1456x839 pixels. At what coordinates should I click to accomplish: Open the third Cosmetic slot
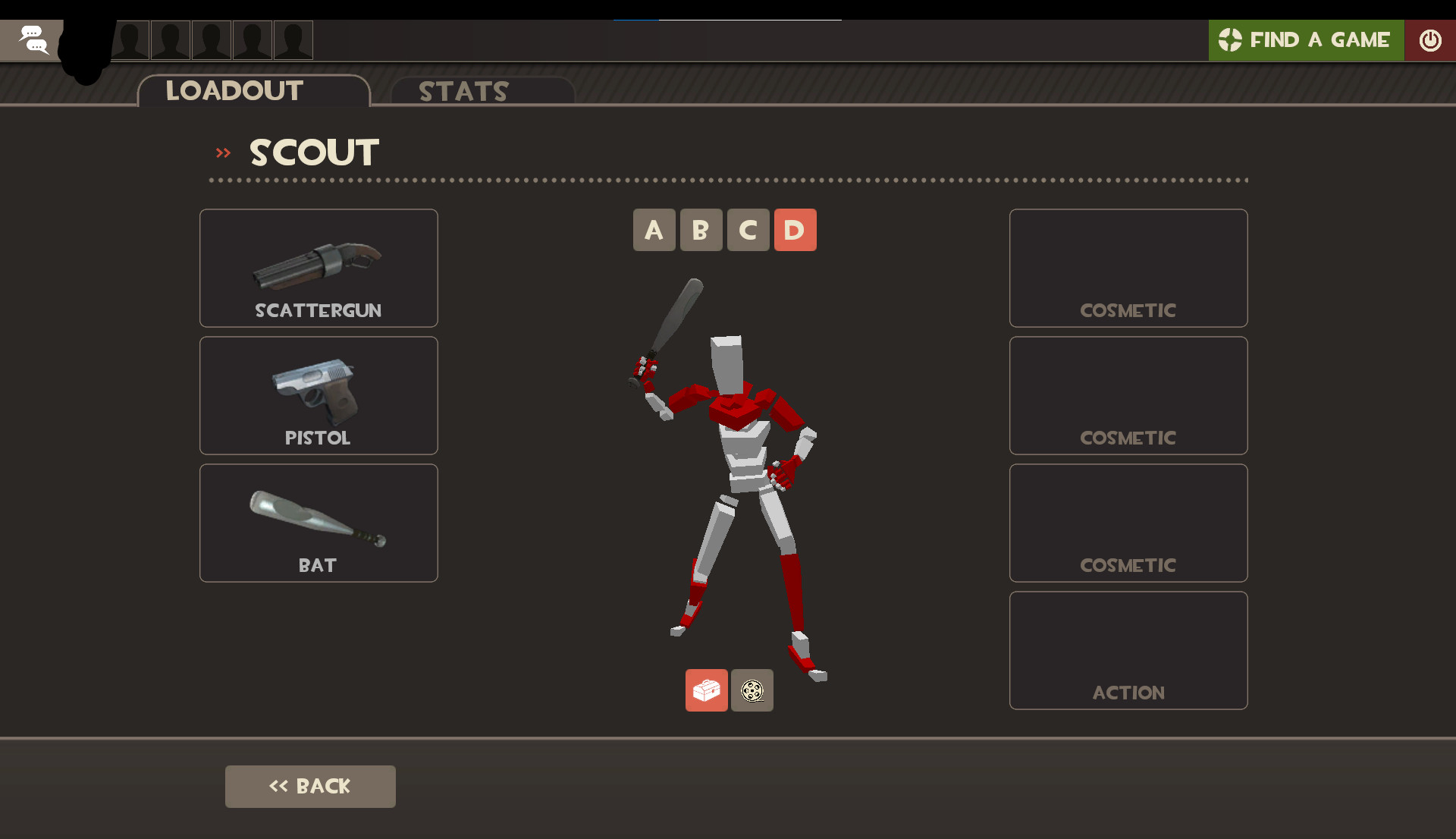click(x=1128, y=523)
